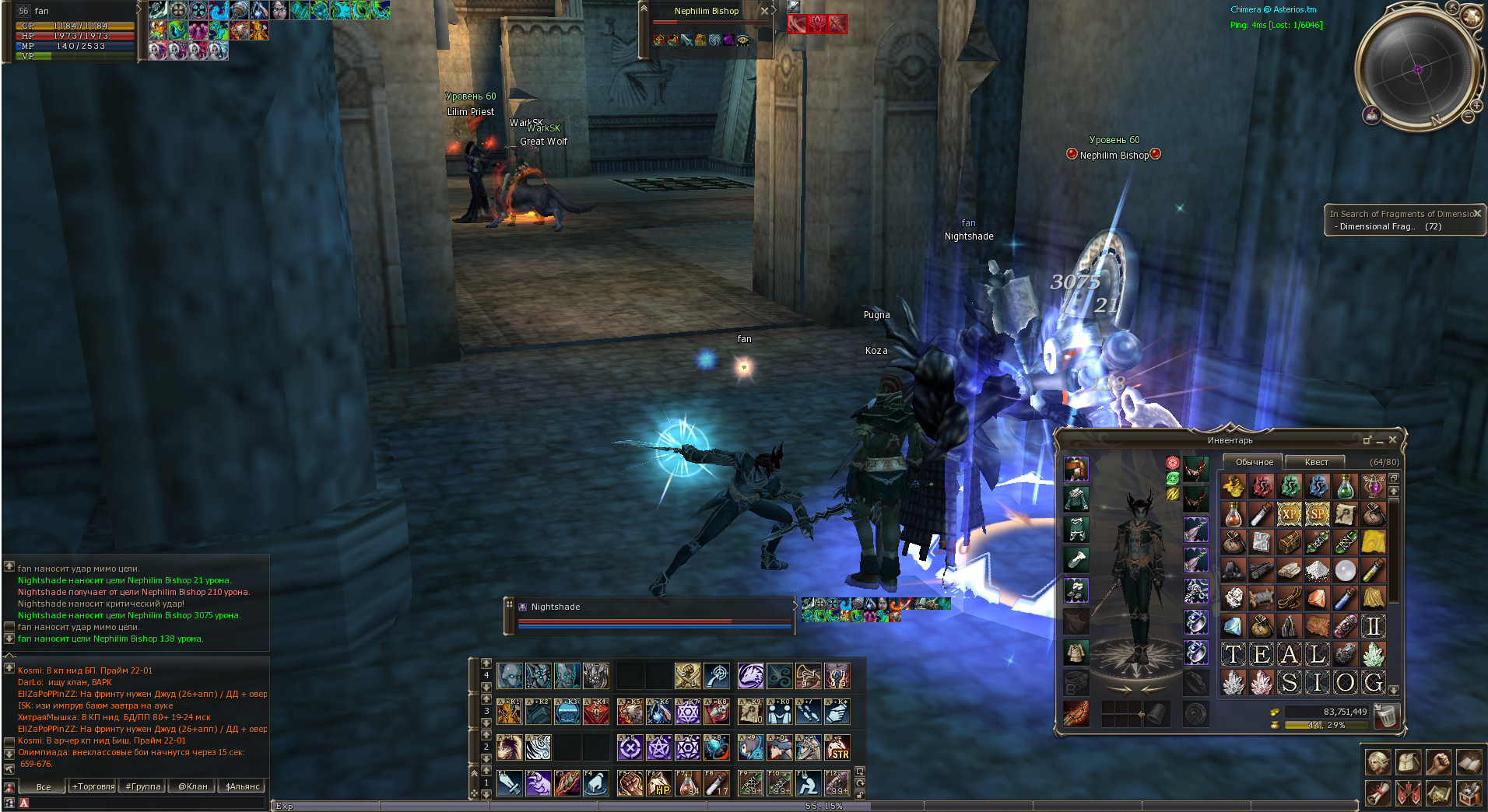This screenshot has height=812, width=1488.
Task: Close the quest tracker panel
Action: click(1477, 213)
